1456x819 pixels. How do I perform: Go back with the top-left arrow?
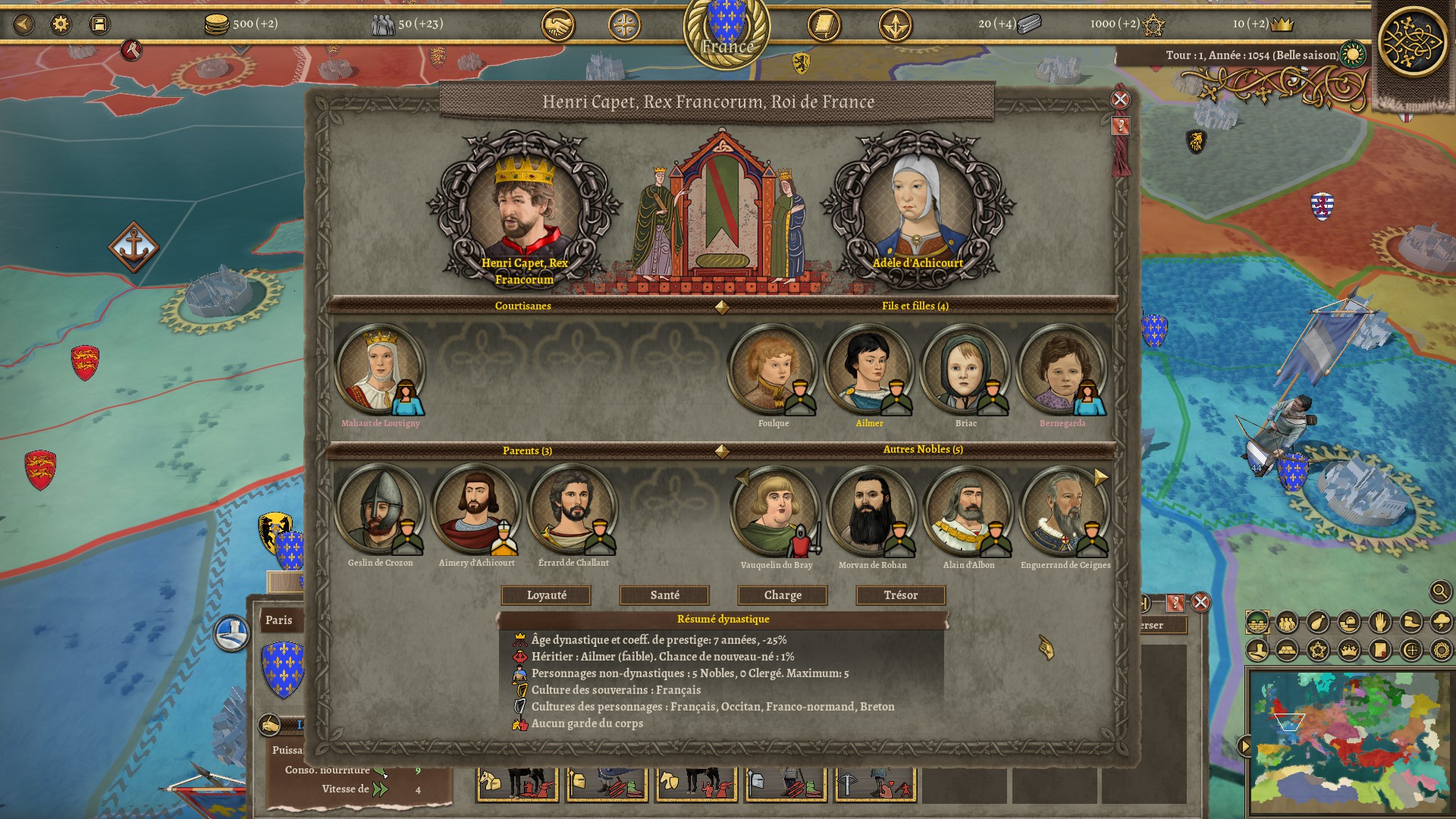coord(24,24)
